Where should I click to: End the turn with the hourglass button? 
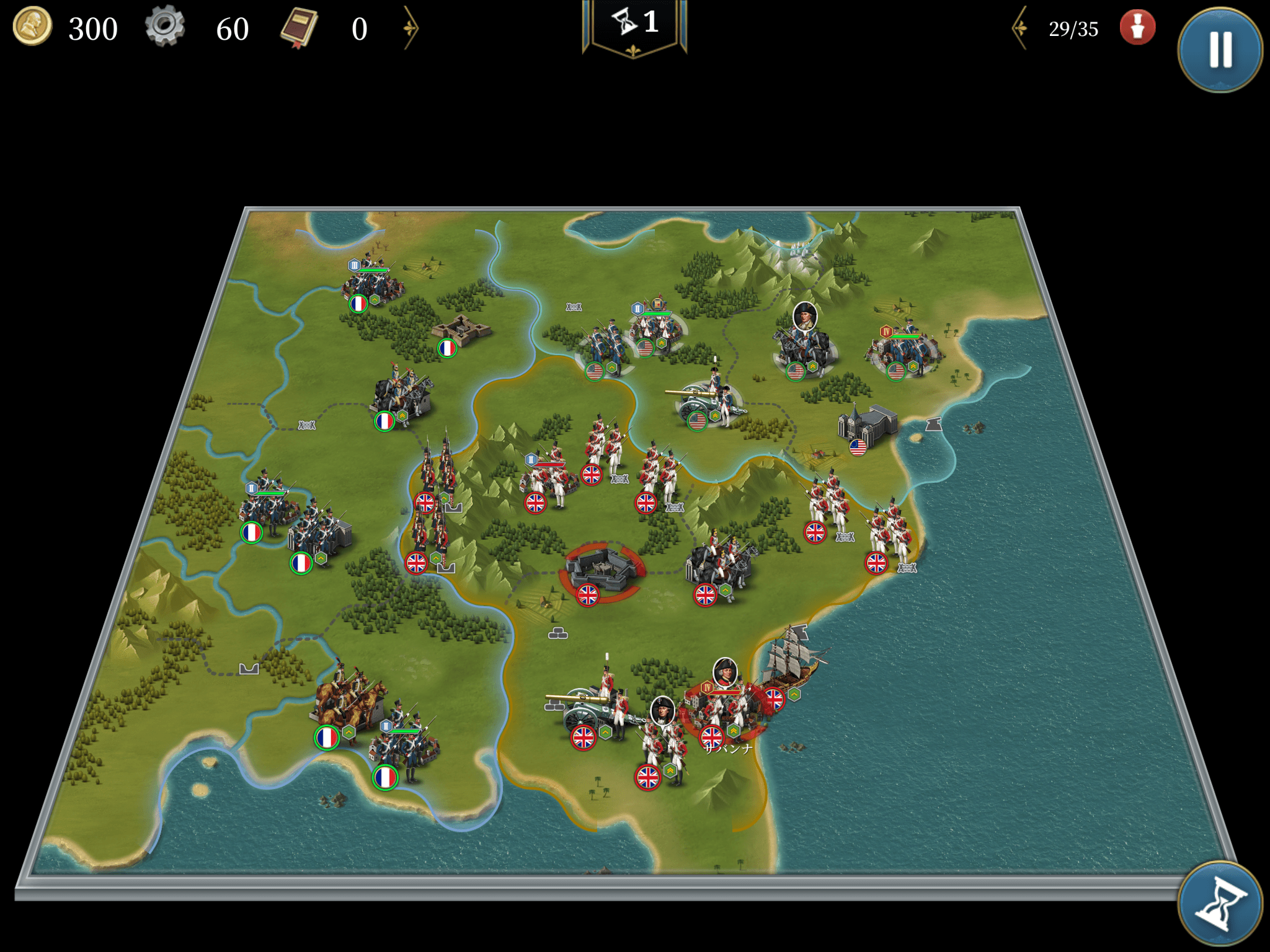click(x=1220, y=904)
